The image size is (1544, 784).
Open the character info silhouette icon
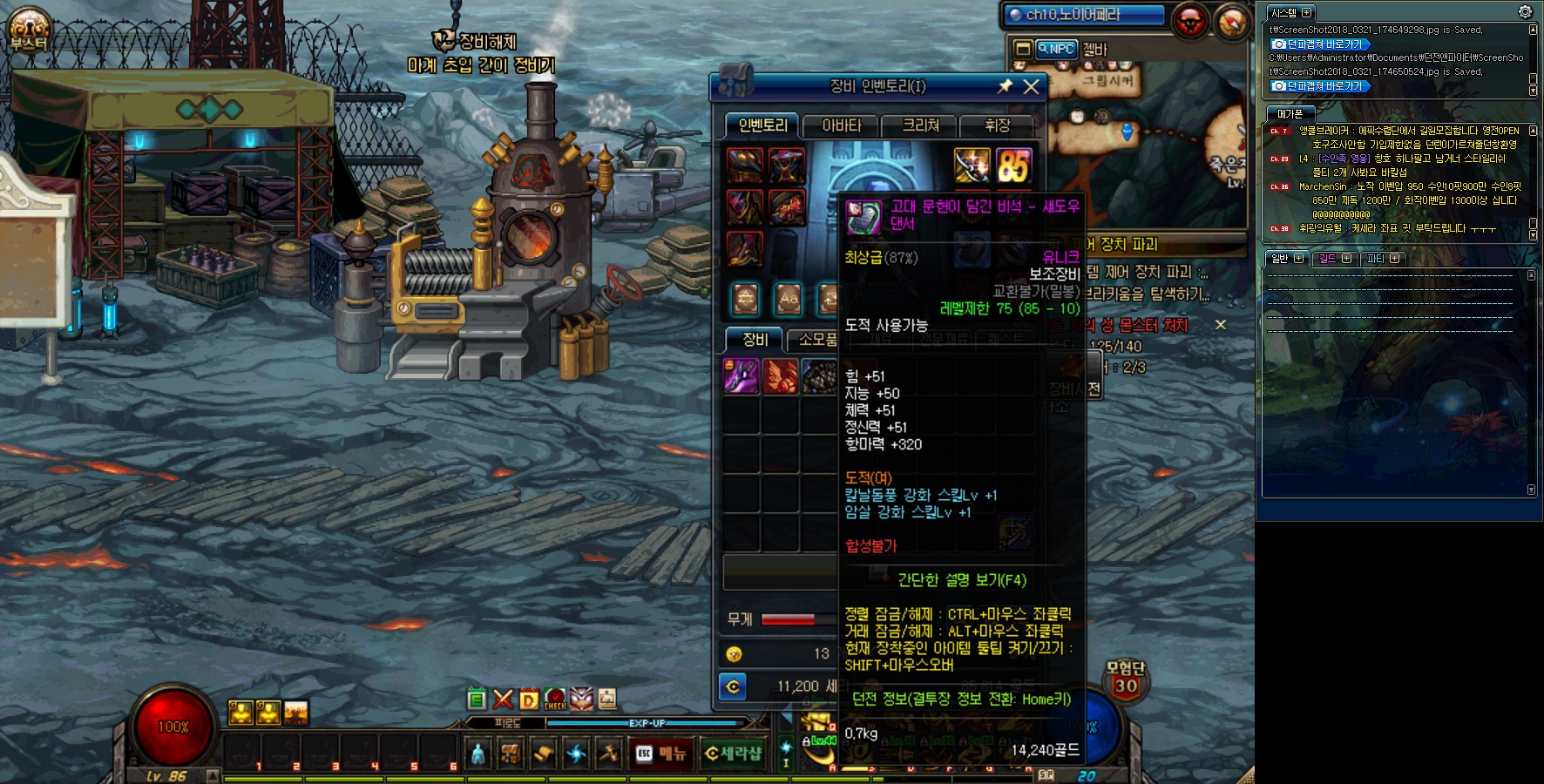pyautogui.click(x=477, y=754)
